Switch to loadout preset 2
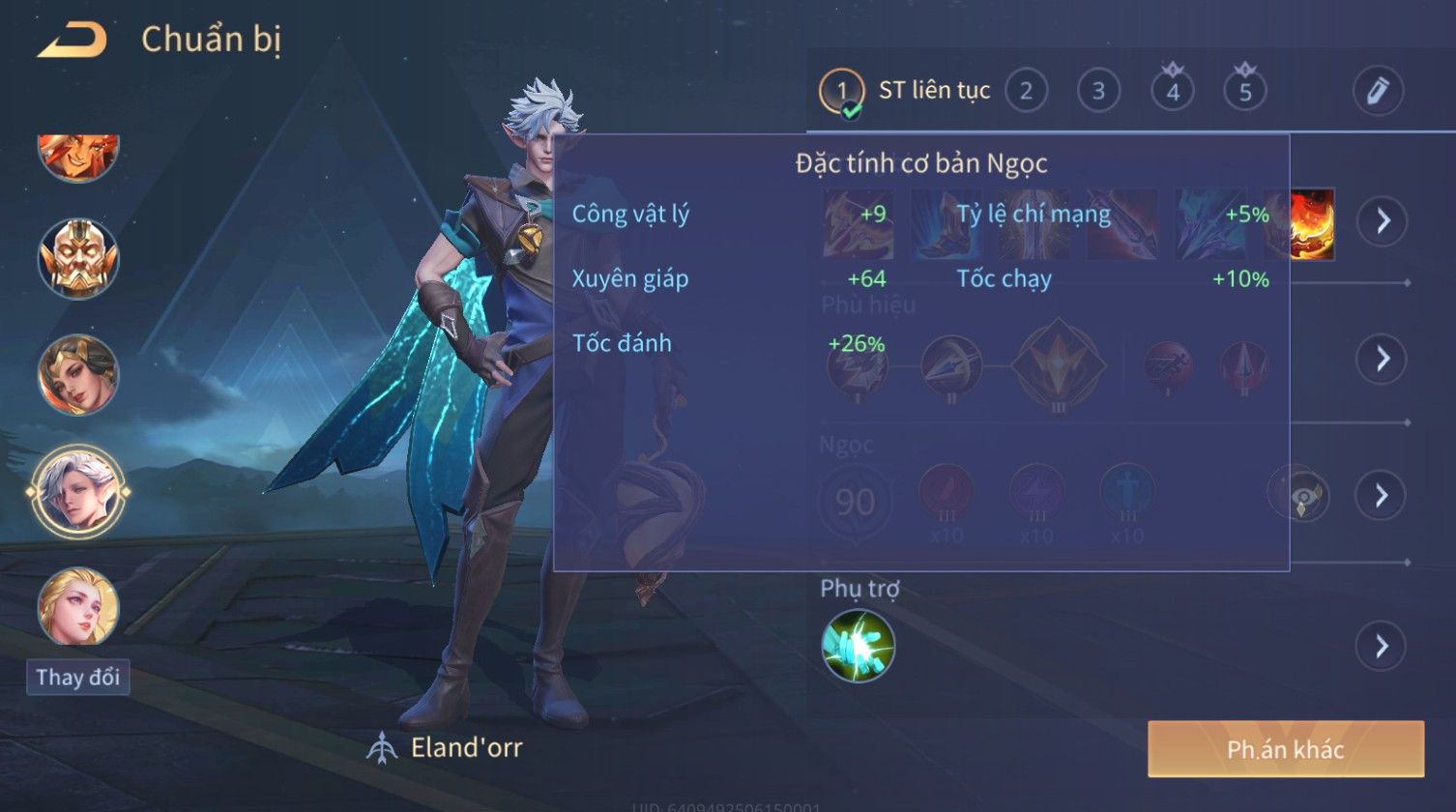The height and width of the screenshot is (812, 1456). (1026, 92)
